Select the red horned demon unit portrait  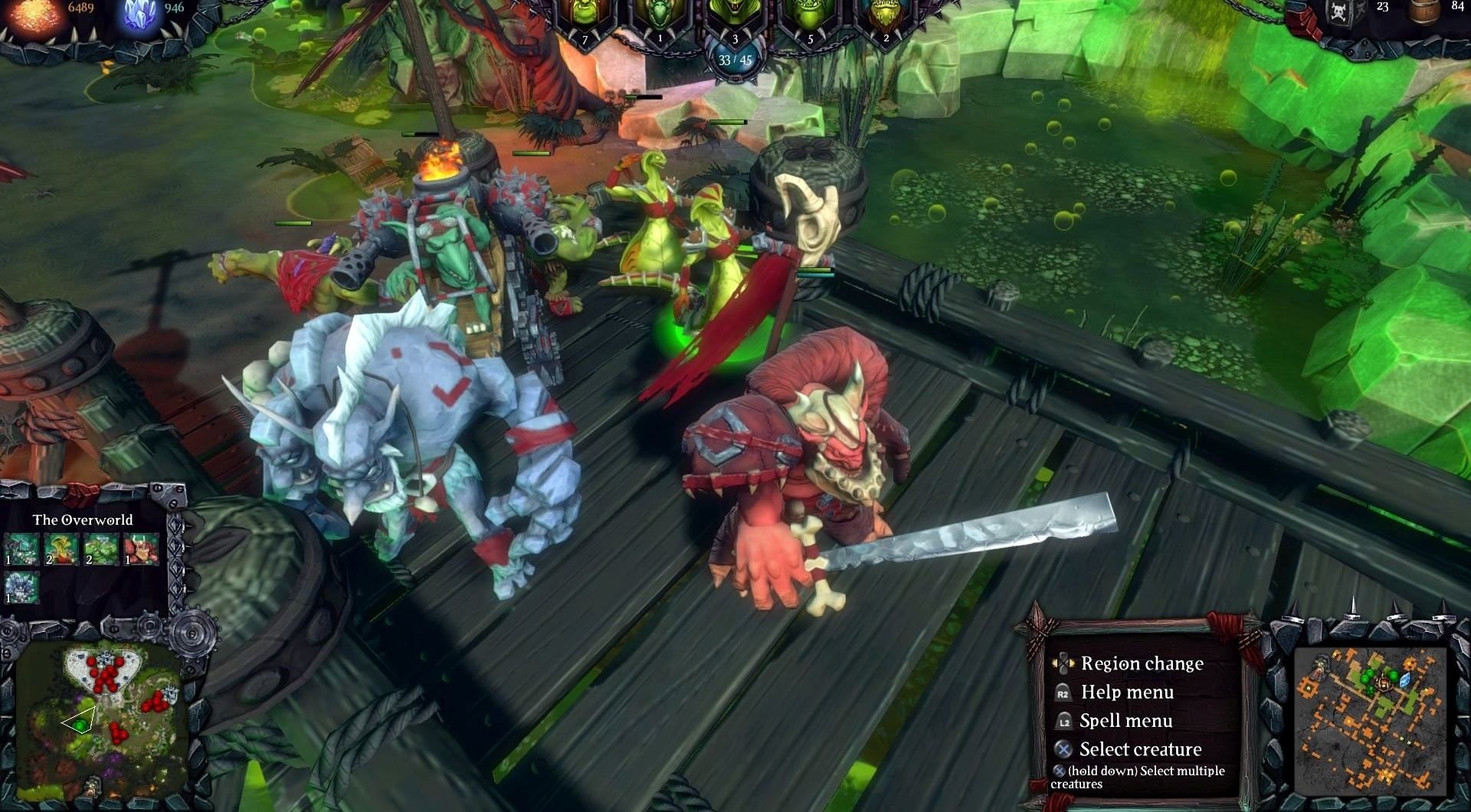(x=141, y=549)
